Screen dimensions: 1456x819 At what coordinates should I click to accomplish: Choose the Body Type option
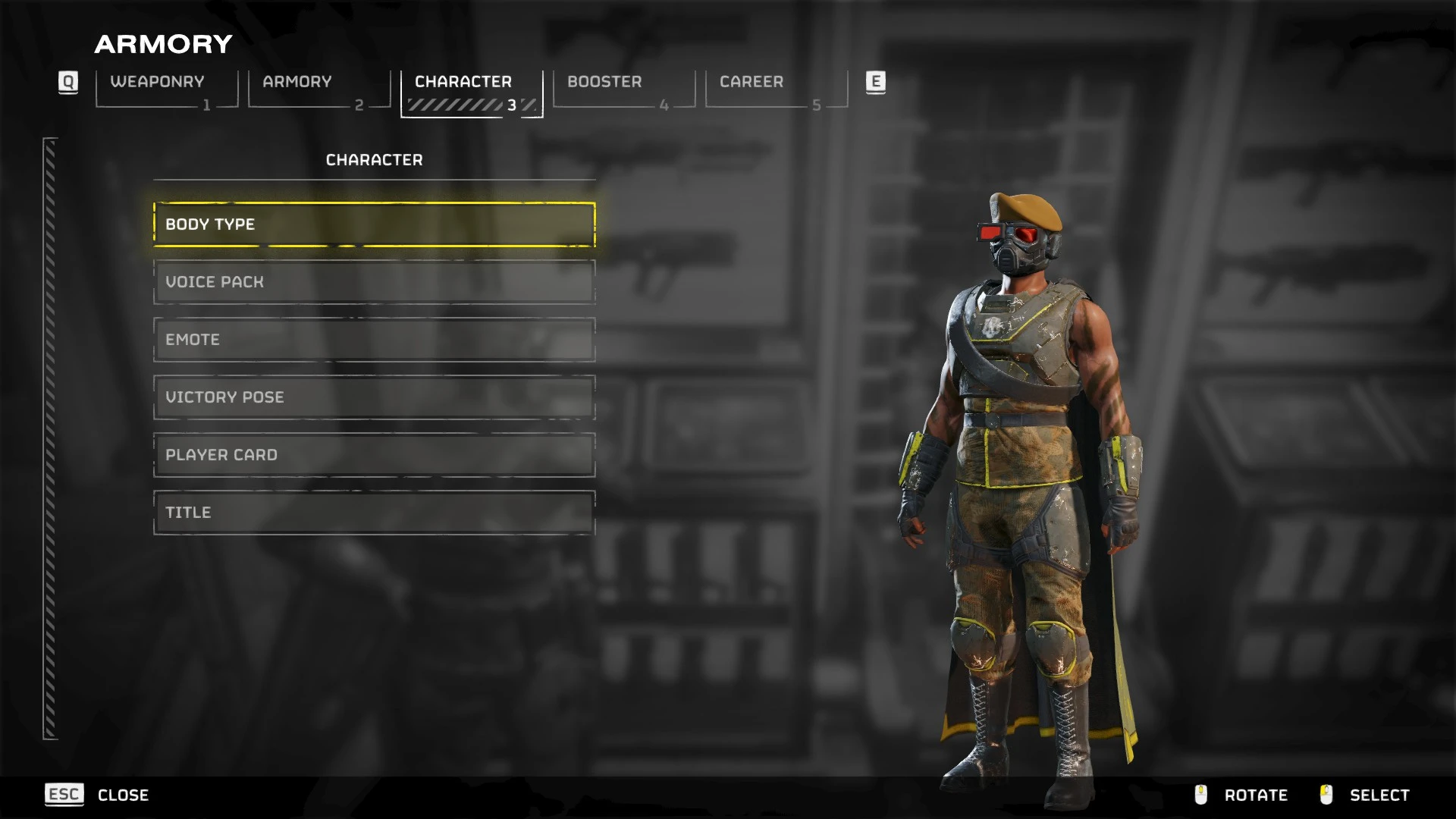(x=374, y=224)
